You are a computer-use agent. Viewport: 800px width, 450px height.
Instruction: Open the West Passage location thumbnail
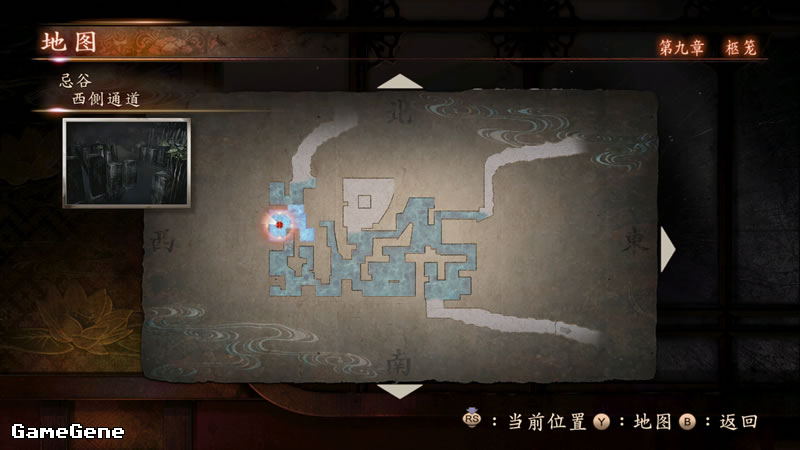coord(126,163)
